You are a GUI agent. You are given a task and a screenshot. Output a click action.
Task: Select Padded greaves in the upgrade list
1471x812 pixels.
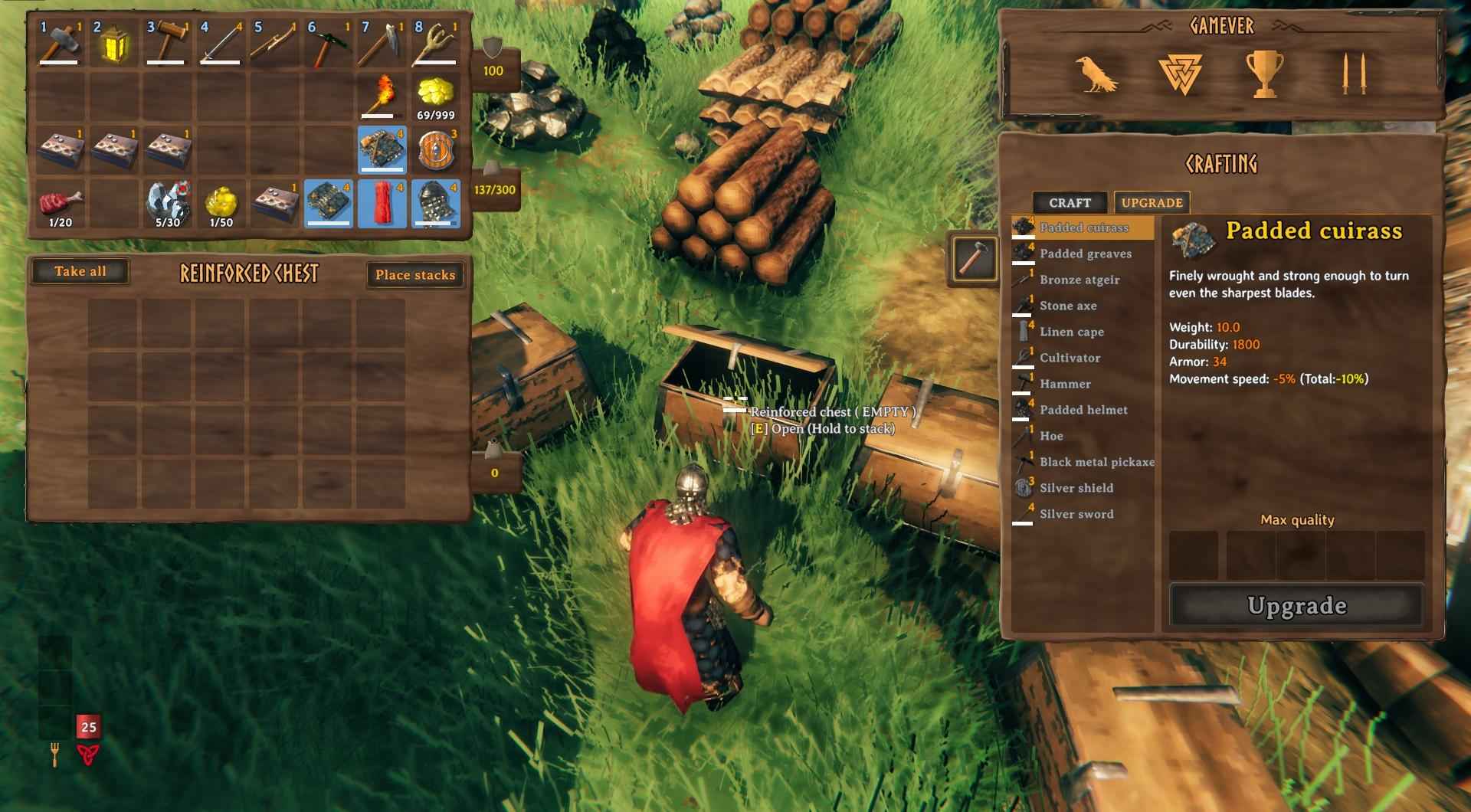pyautogui.click(x=1085, y=254)
